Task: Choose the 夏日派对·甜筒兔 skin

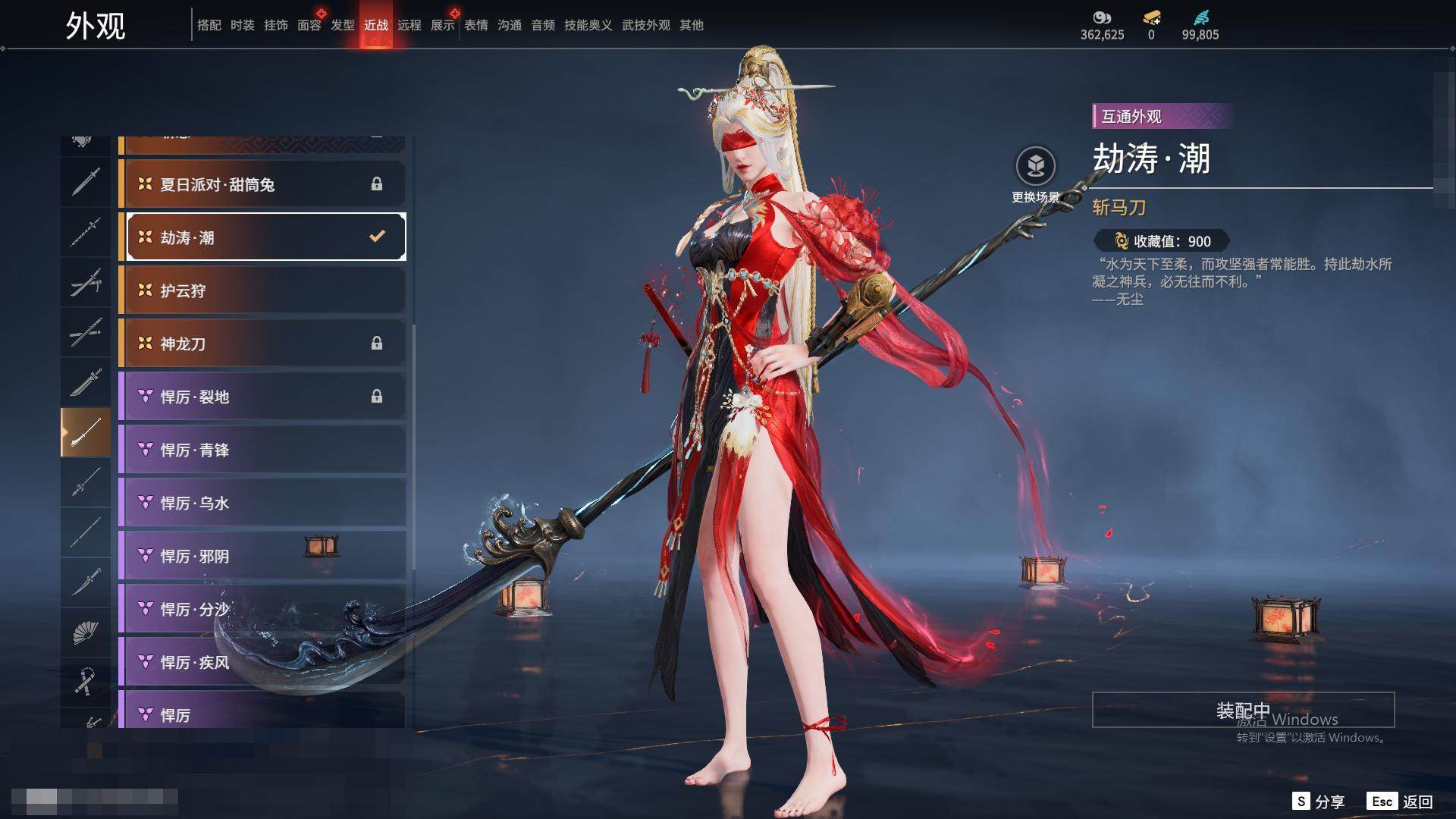Action: pyautogui.click(x=262, y=184)
